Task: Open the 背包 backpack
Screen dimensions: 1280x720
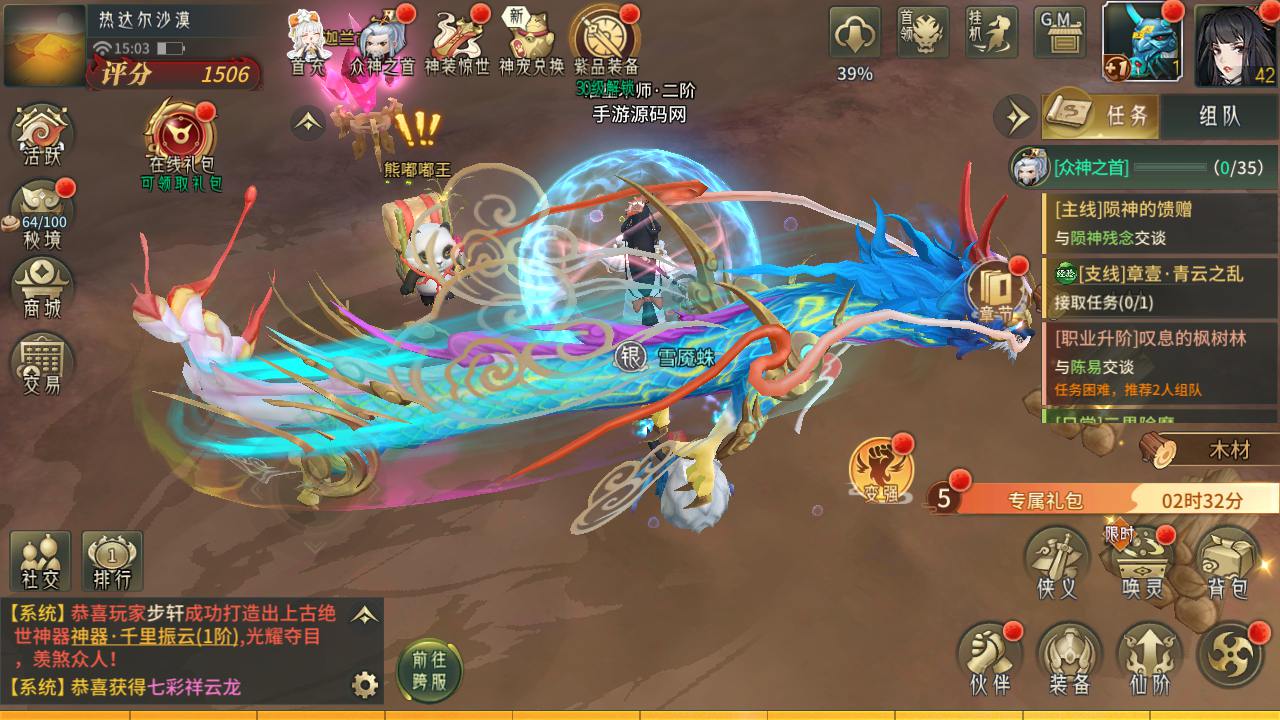Action: (1227, 565)
